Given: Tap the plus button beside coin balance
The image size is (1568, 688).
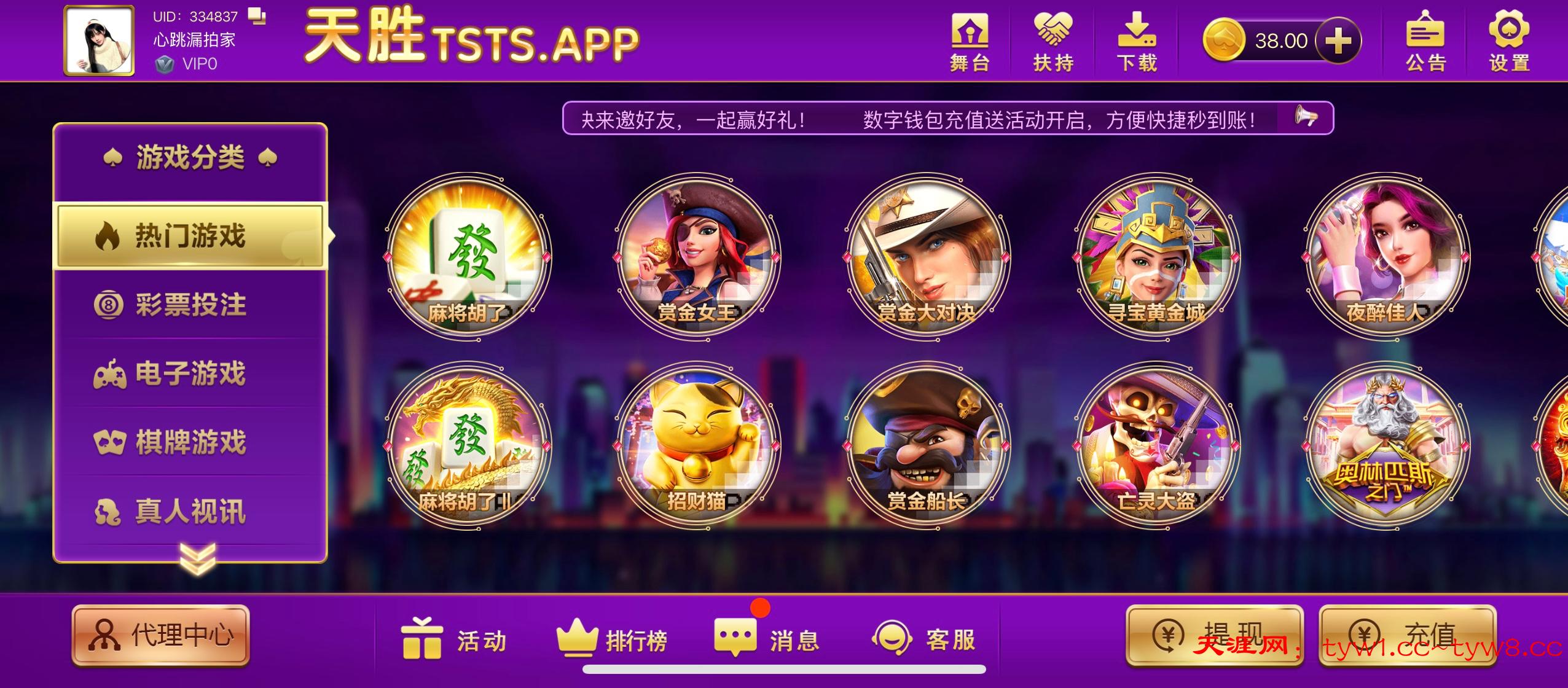Looking at the screenshot, I should 1338,42.
